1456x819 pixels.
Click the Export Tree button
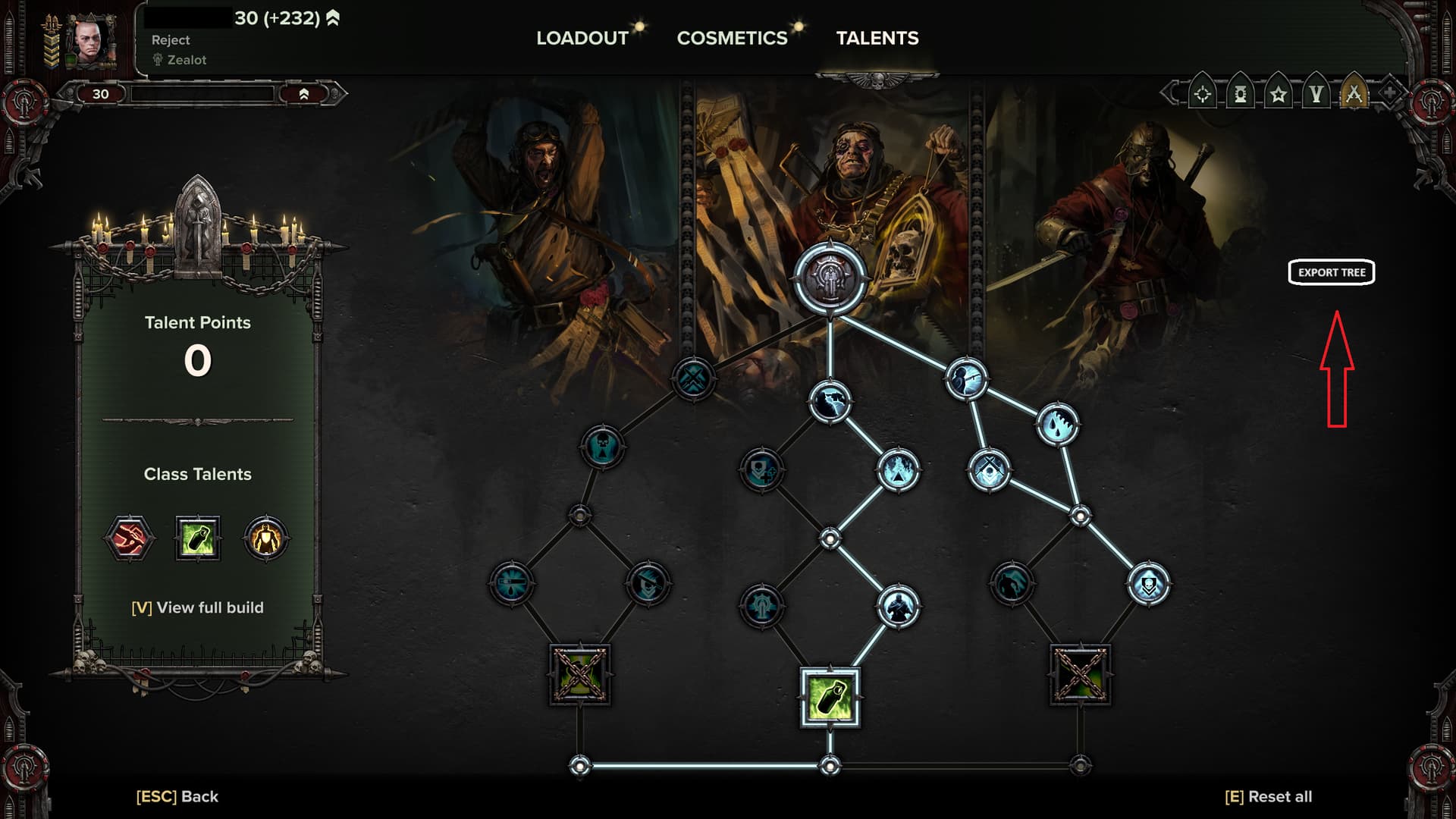tap(1332, 272)
